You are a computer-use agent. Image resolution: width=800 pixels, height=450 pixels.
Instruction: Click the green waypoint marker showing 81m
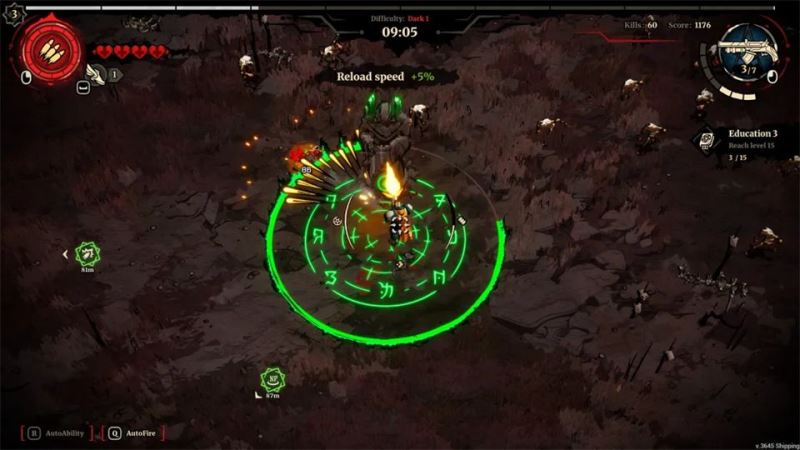pos(88,254)
